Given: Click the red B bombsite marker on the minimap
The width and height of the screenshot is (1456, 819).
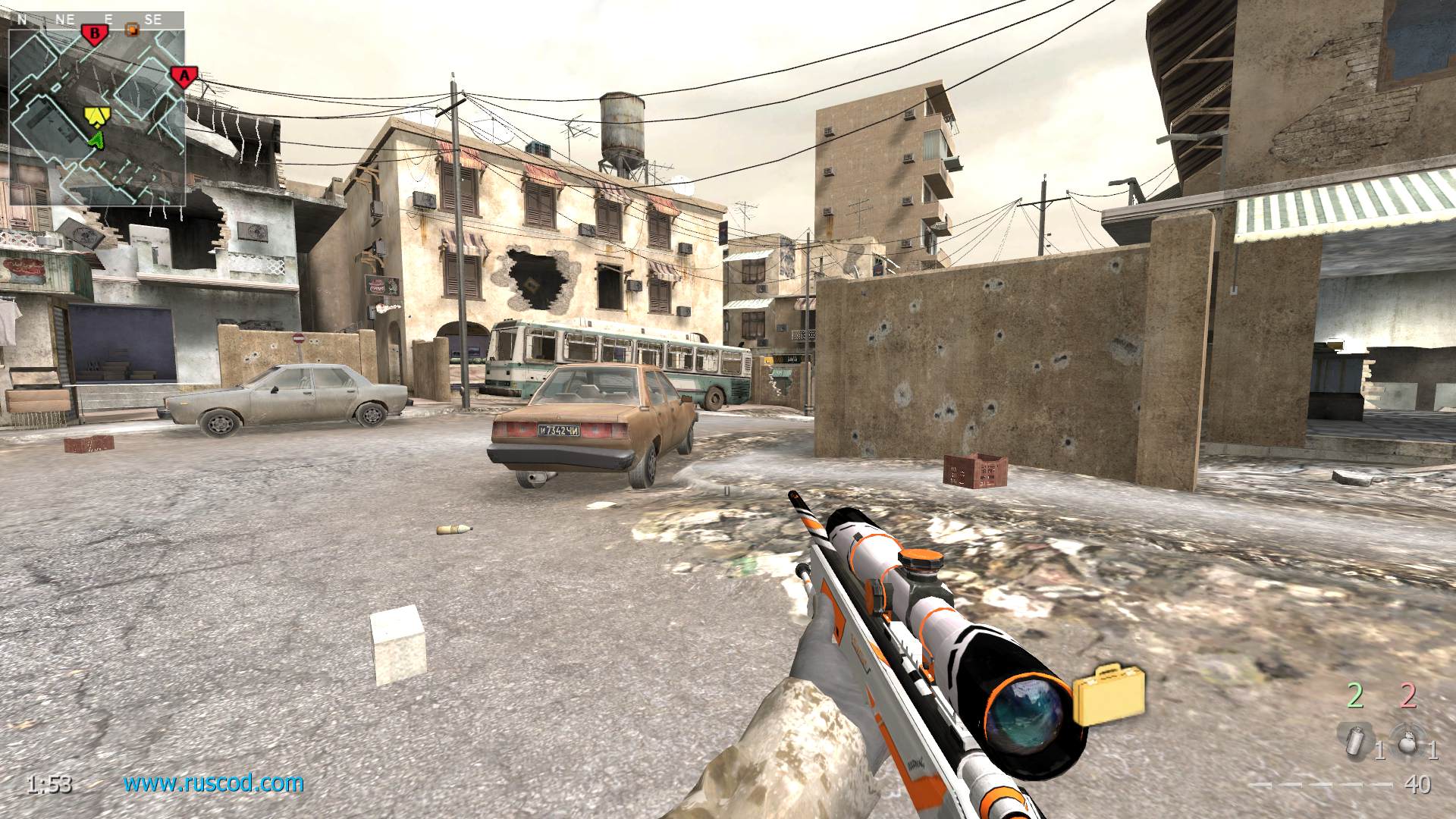Looking at the screenshot, I should point(95,34).
